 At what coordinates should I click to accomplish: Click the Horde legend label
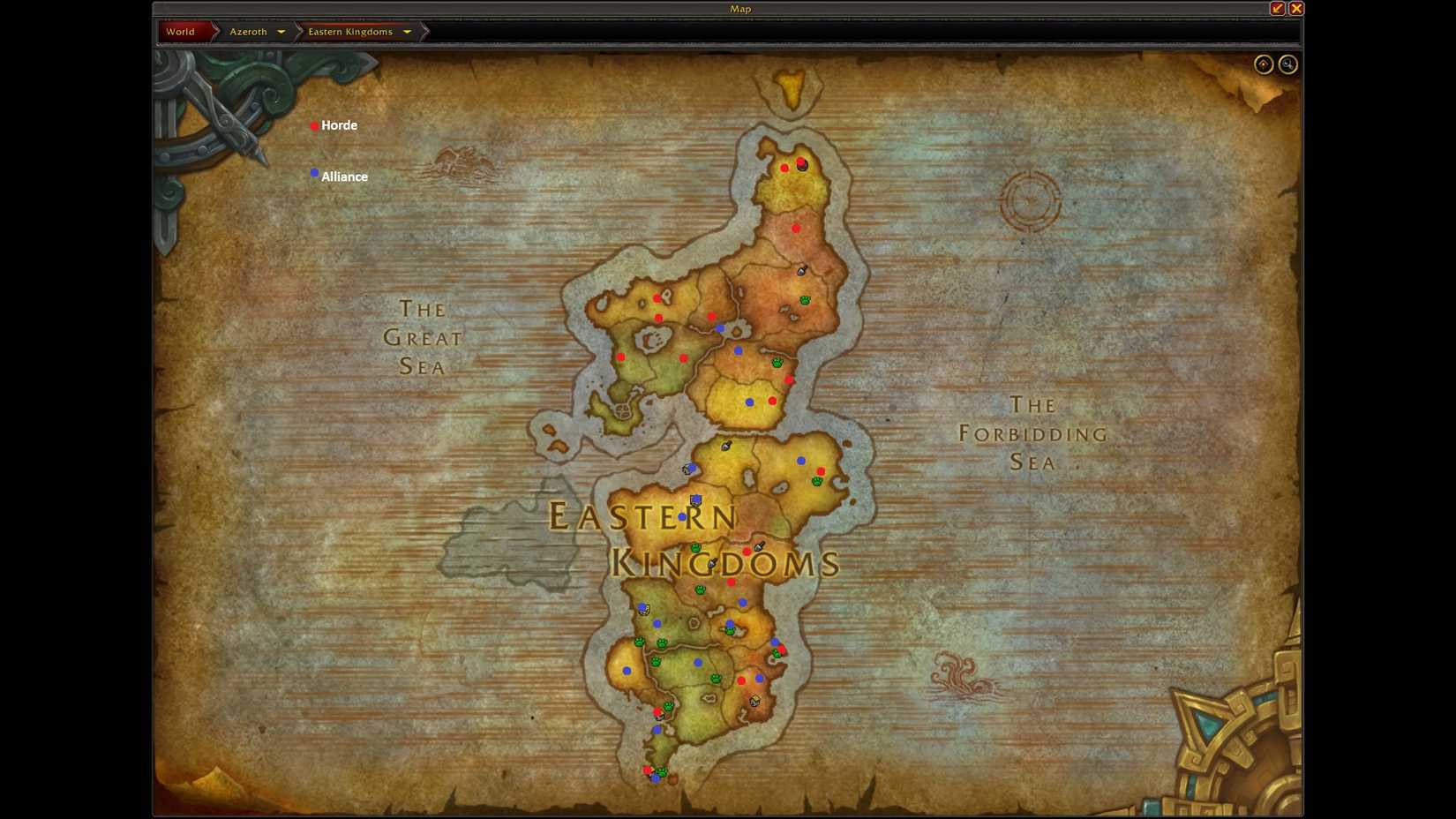[x=340, y=125]
